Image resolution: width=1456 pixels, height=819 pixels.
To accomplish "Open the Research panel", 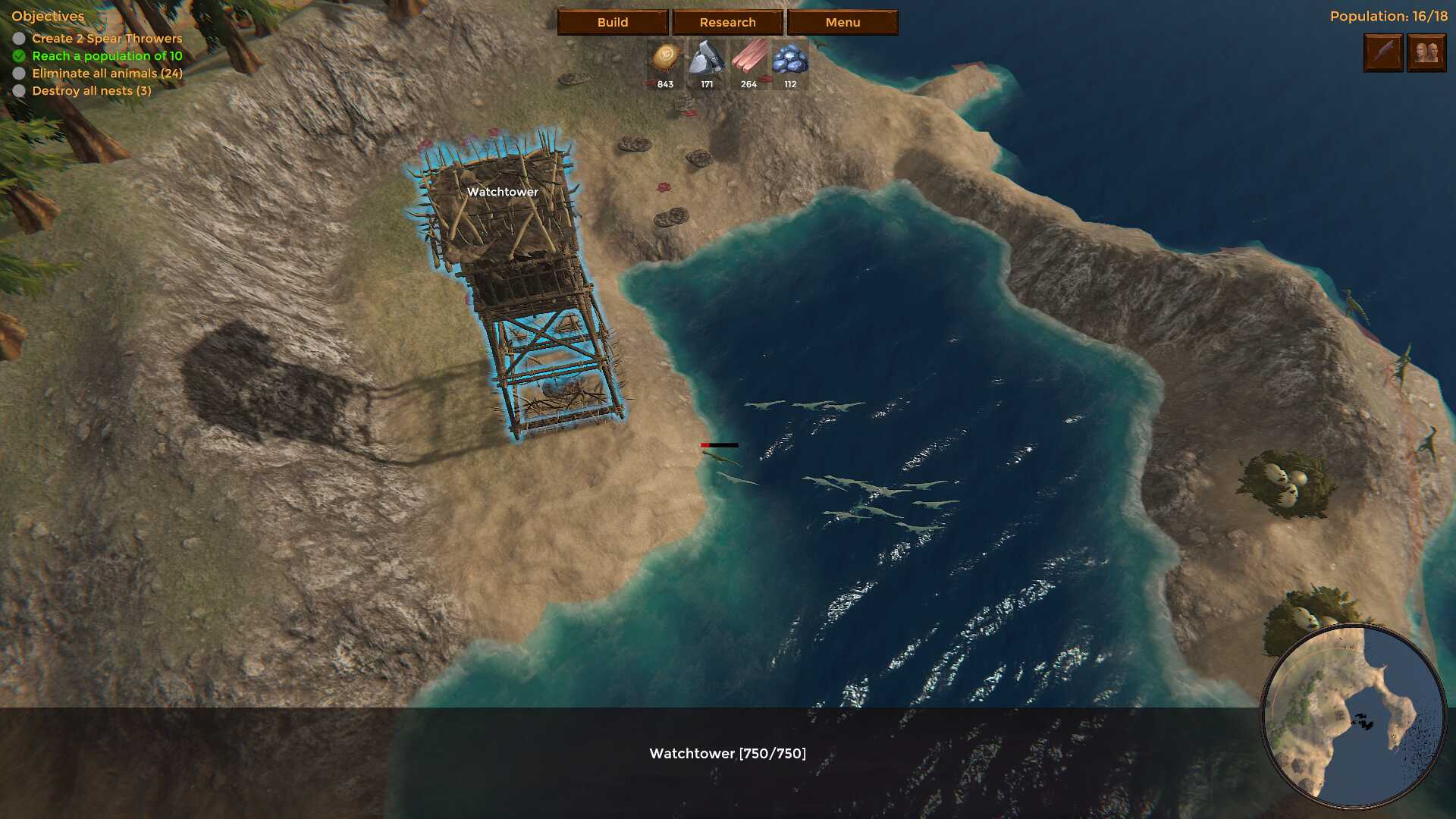I will click(x=727, y=22).
